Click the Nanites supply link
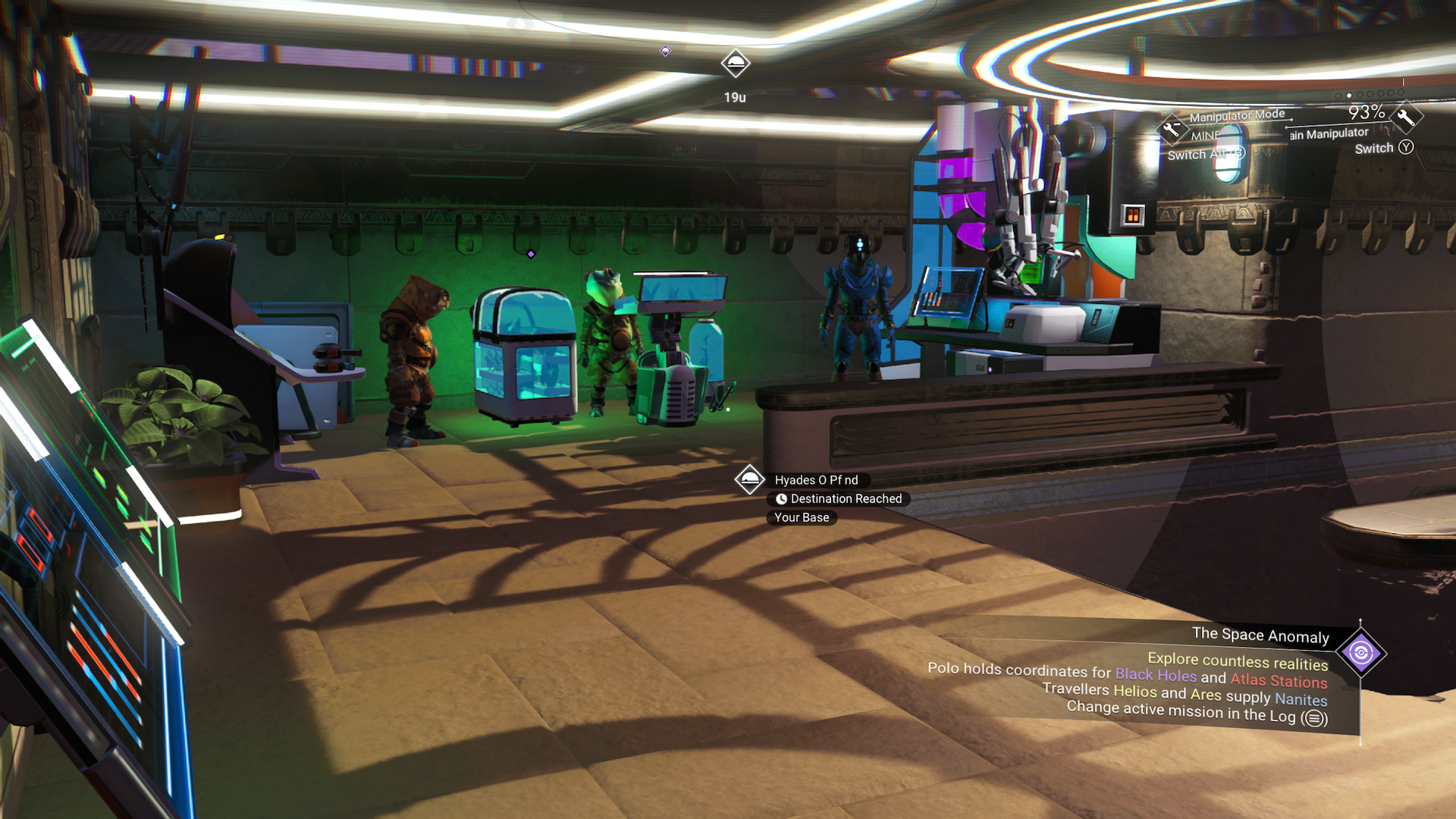The height and width of the screenshot is (819, 1456). (1301, 701)
